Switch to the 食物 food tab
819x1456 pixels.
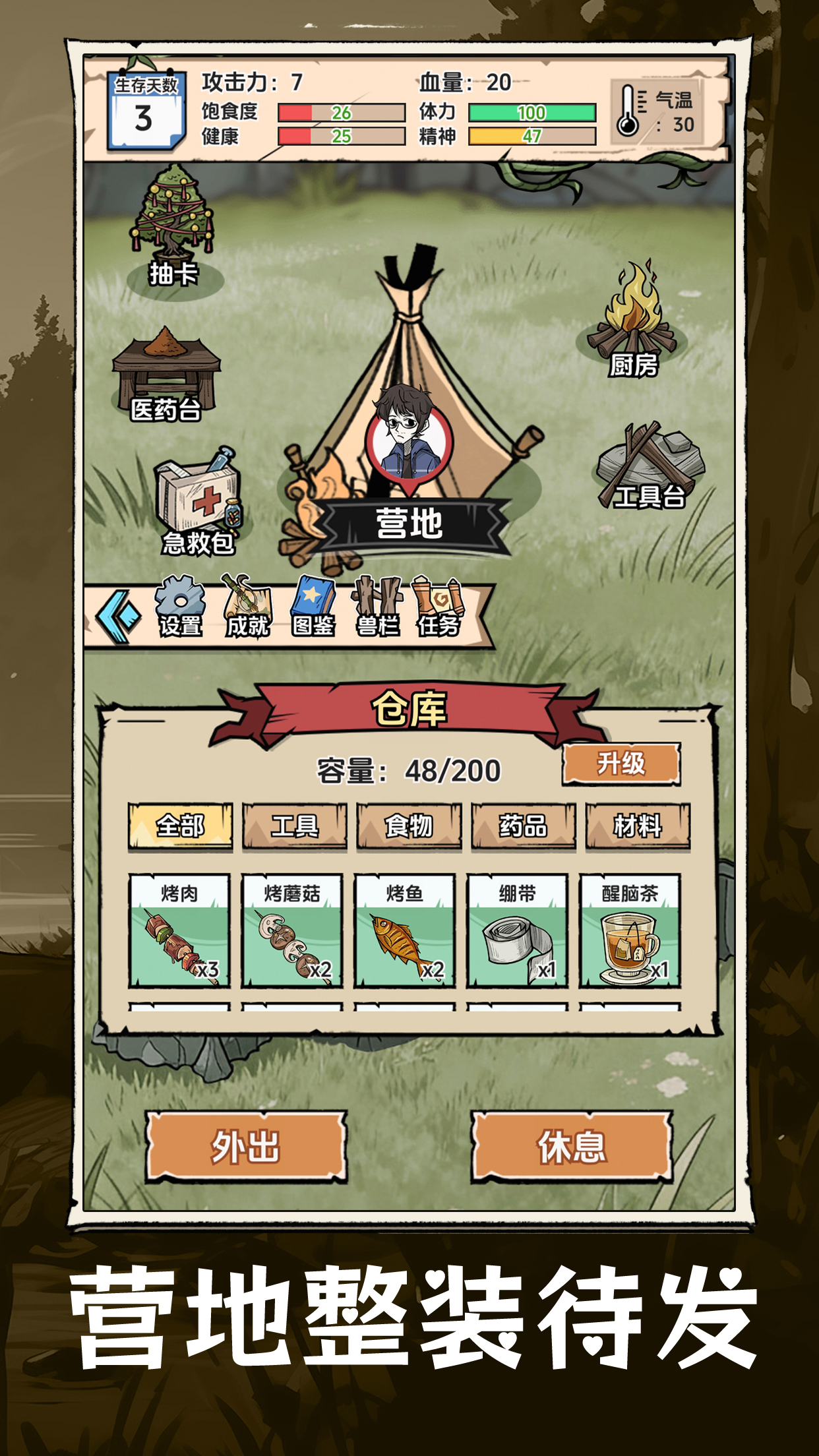409,826
